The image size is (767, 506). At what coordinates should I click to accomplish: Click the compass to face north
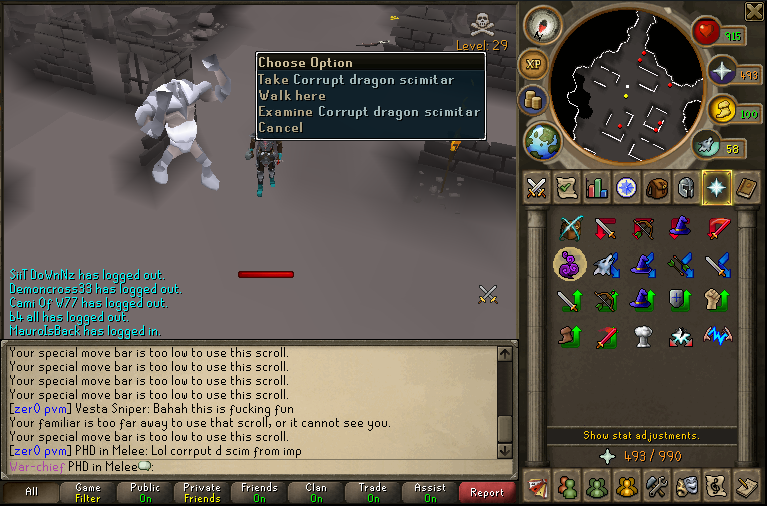tap(542, 25)
